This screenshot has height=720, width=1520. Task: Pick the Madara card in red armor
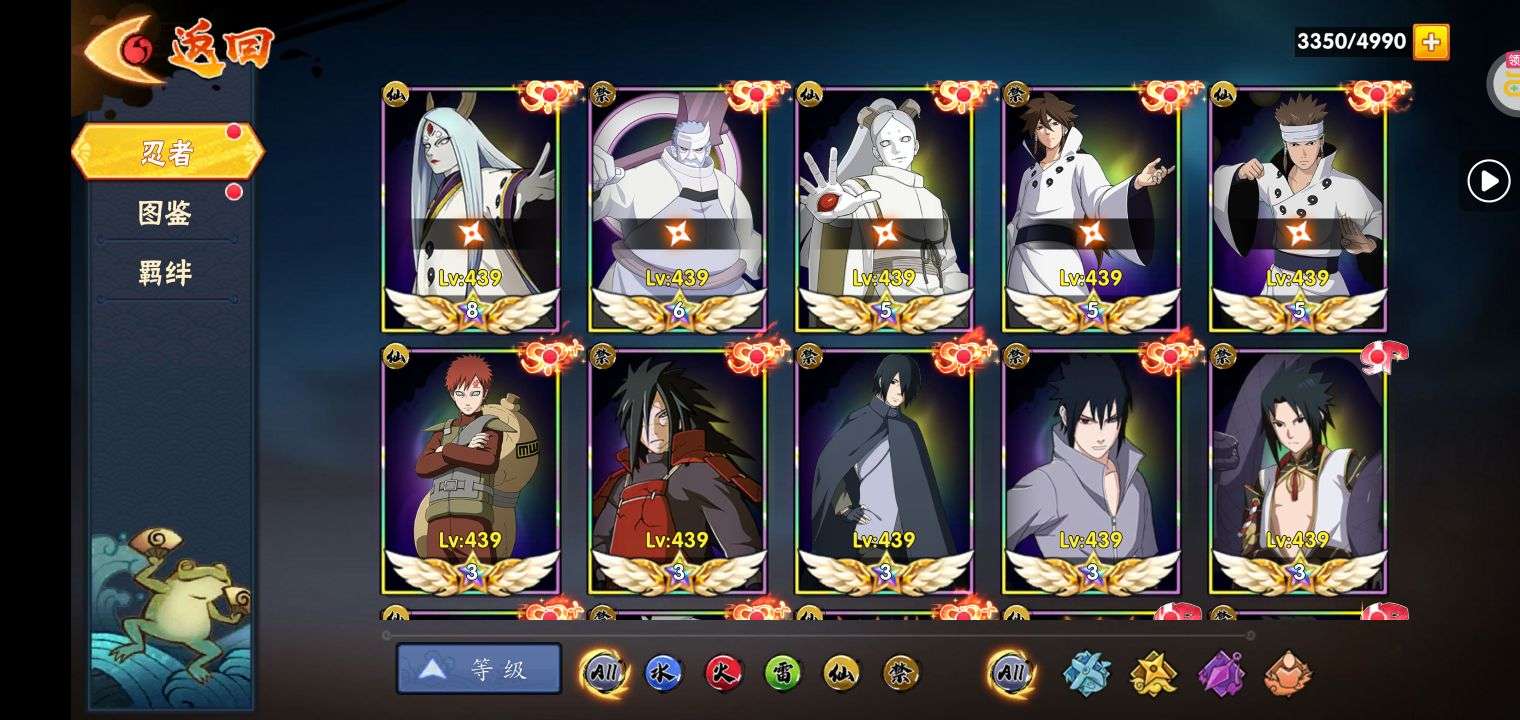click(678, 470)
